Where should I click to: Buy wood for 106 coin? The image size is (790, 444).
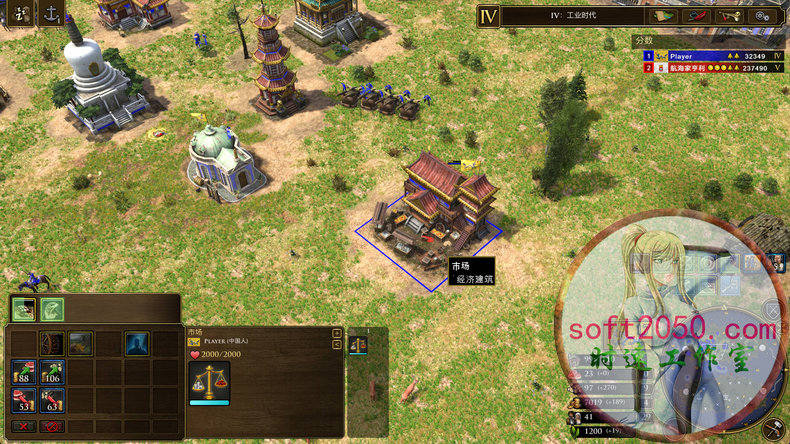52,372
